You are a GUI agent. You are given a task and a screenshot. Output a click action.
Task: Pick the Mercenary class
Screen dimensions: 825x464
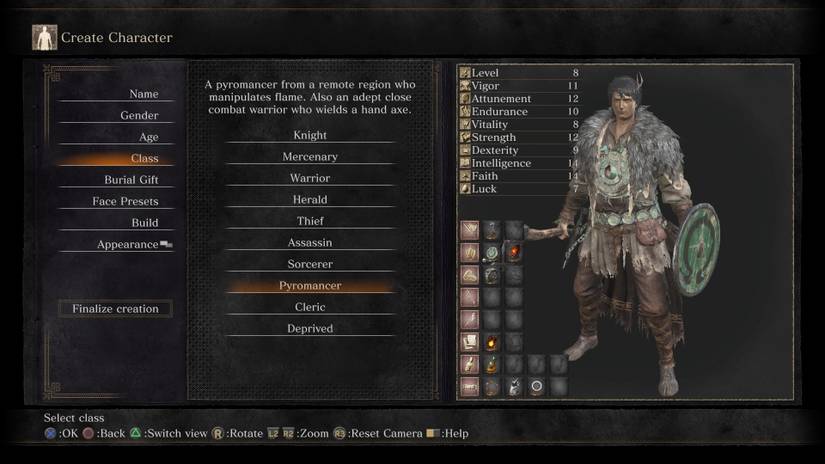point(310,157)
